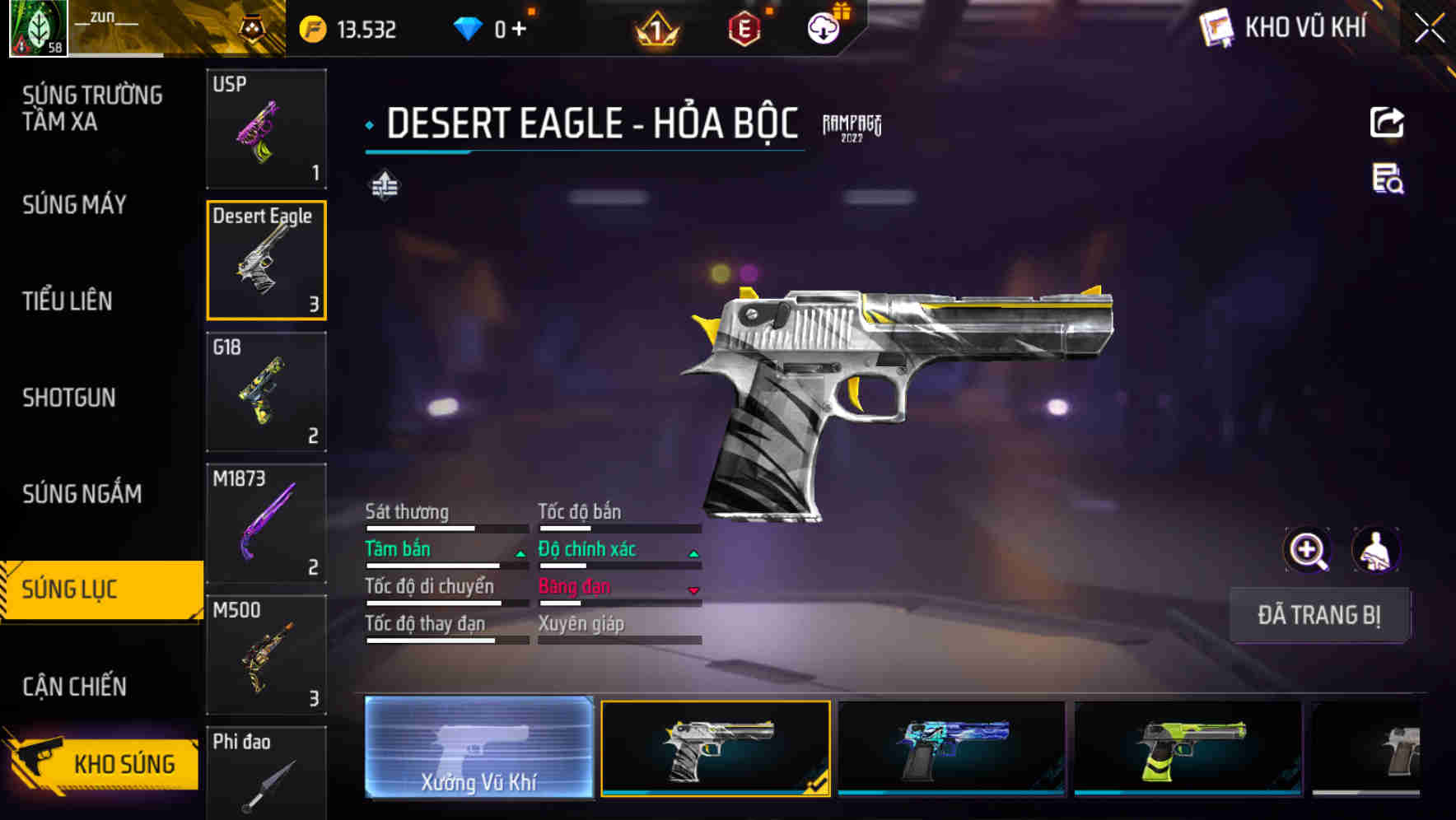Image resolution: width=1456 pixels, height=820 pixels.
Task: Choose the G18 pistol slot
Action: pos(266,392)
